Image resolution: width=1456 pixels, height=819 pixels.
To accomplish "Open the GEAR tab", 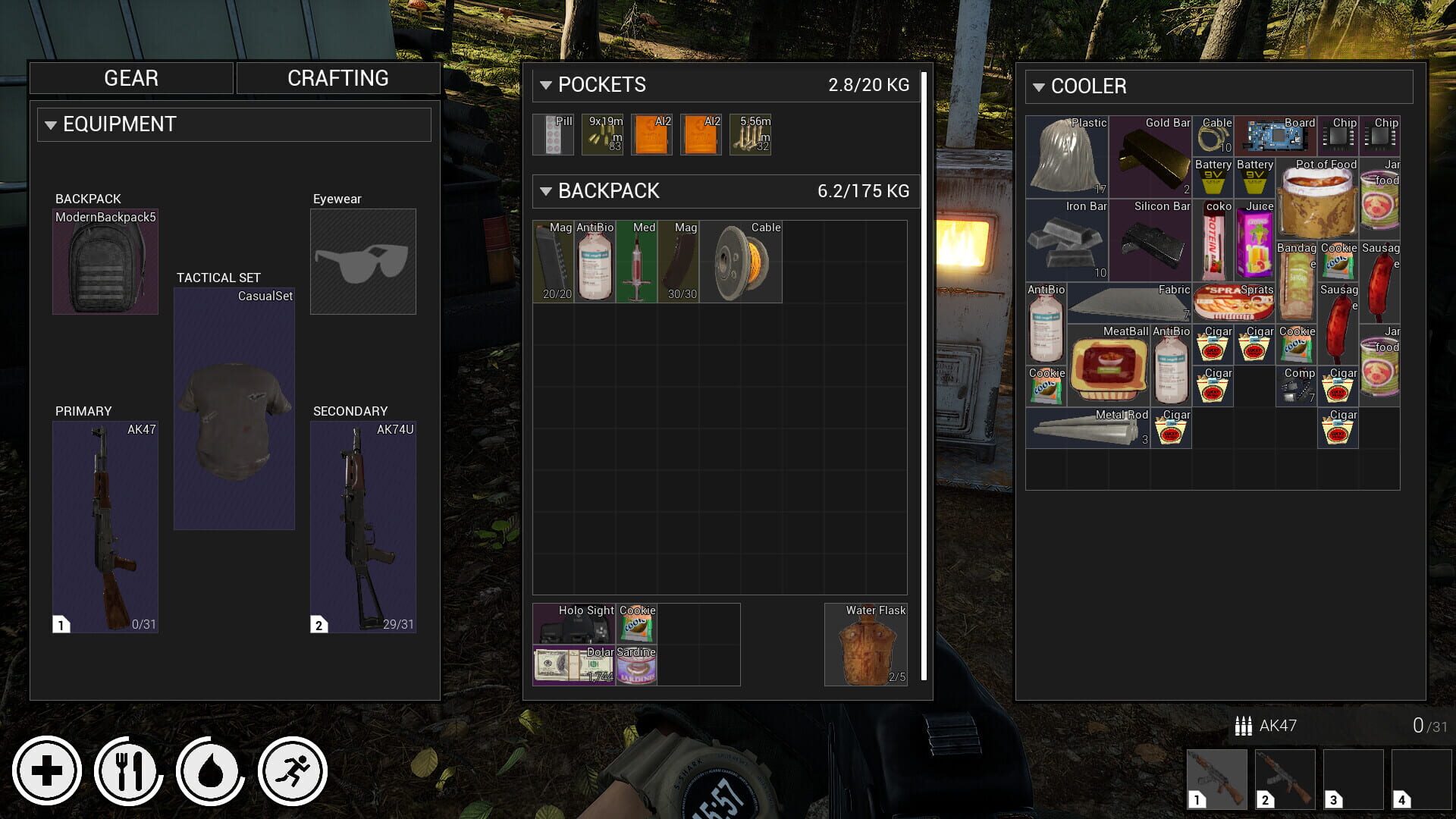I will [x=130, y=77].
